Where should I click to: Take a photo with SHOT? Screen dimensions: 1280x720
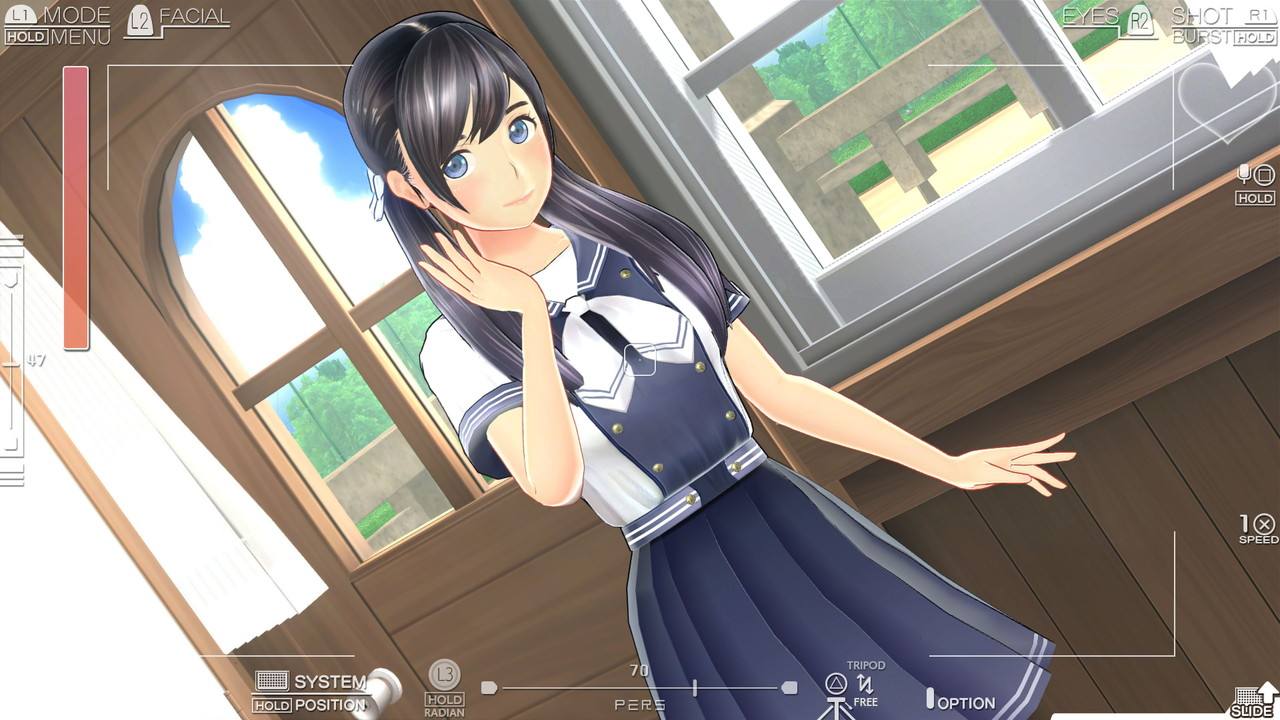pyautogui.click(x=1201, y=16)
